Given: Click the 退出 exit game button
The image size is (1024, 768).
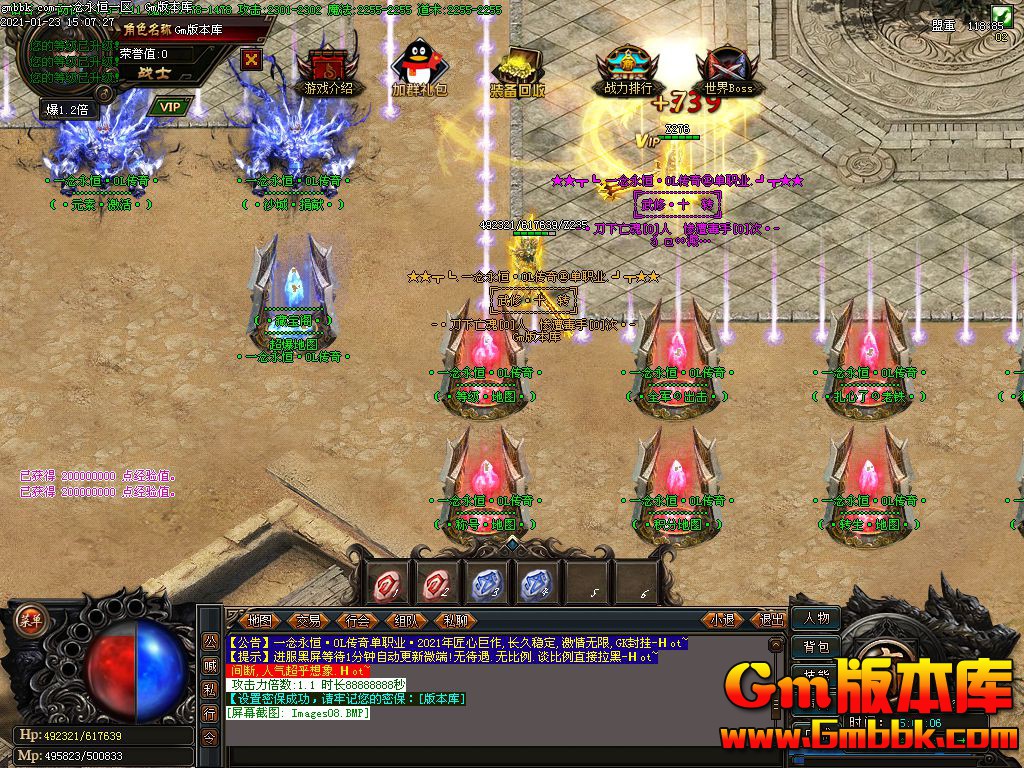Looking at the screenshot, I should 772,620.
